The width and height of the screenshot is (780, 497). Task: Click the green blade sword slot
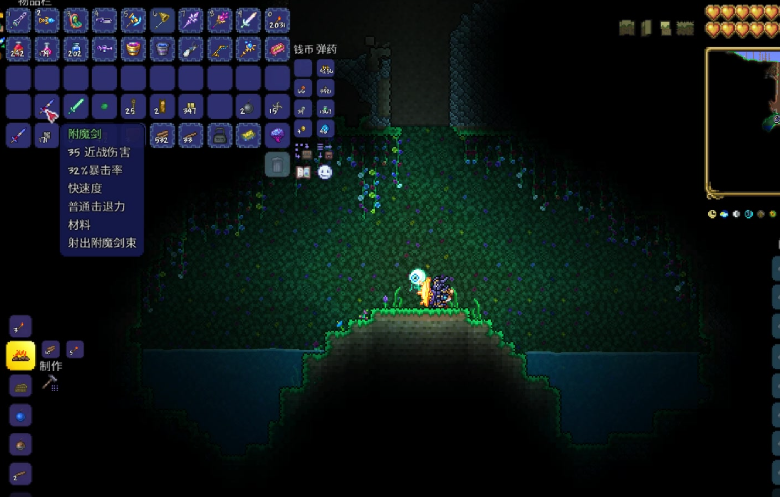[76, 106]
